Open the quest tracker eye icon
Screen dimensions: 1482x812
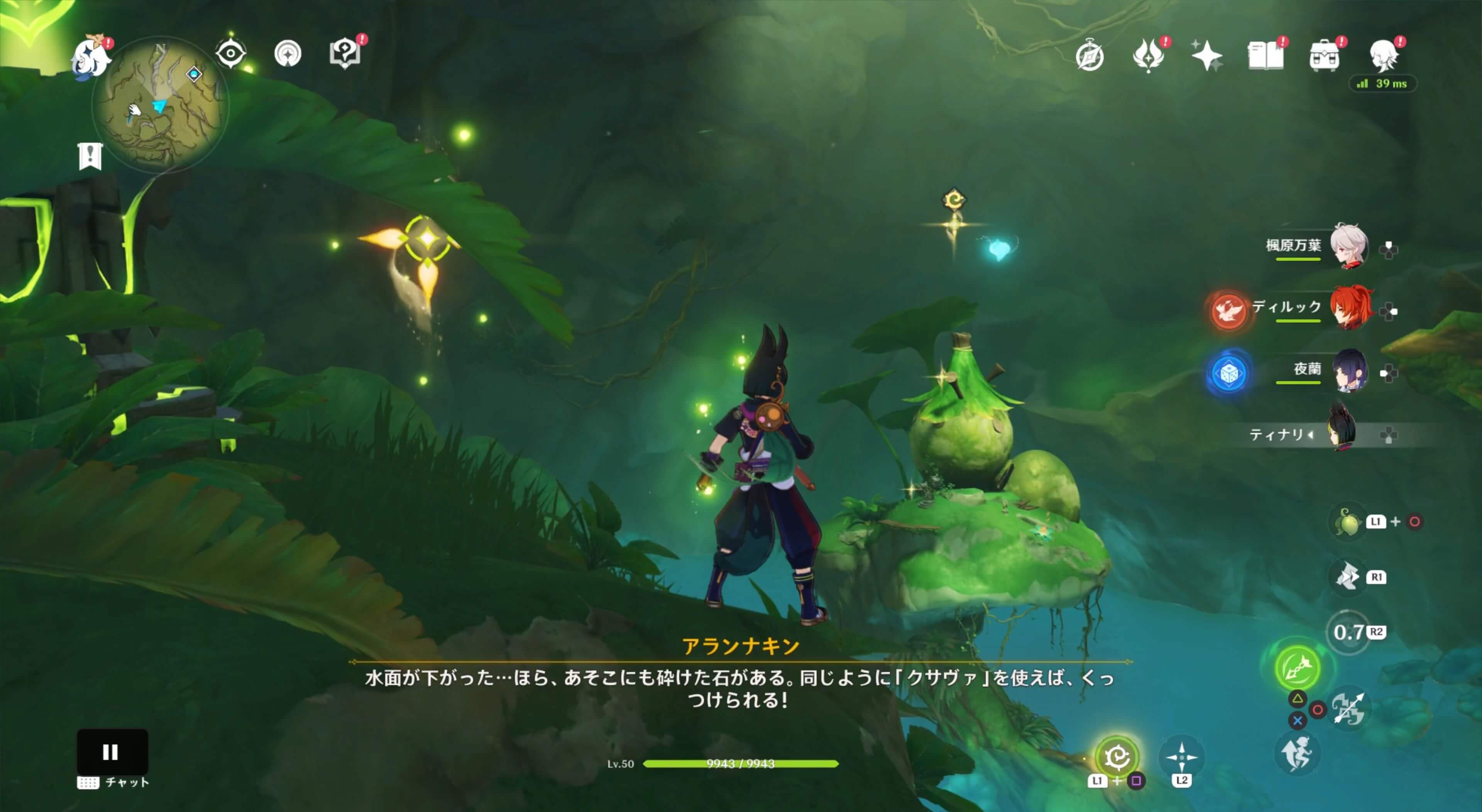(x=231, y=54)
